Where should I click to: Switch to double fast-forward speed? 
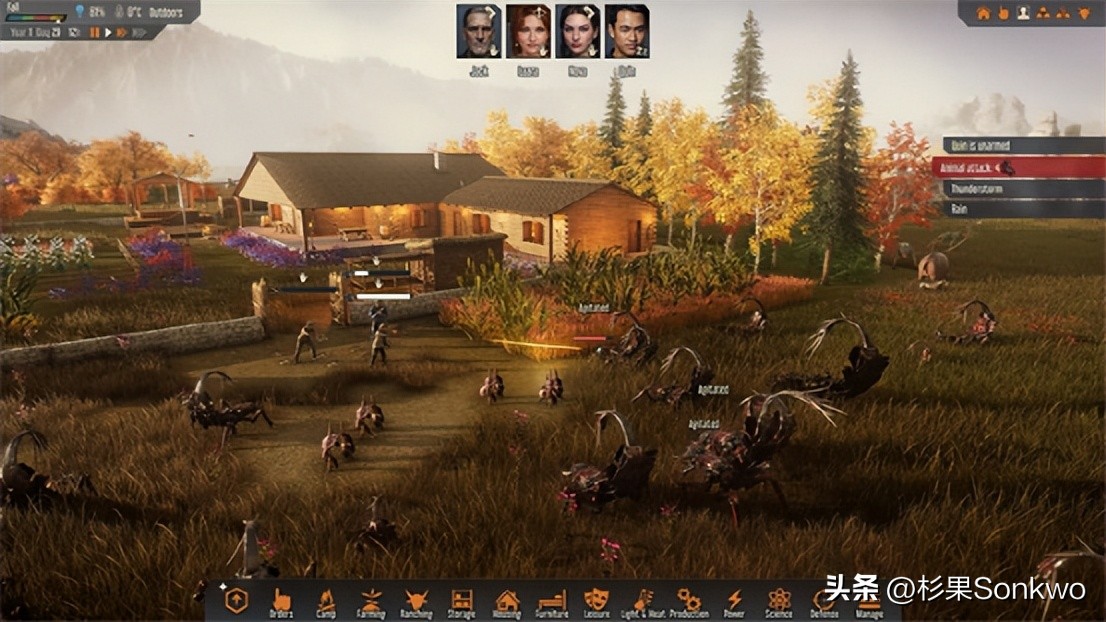(x=123, y=32)
